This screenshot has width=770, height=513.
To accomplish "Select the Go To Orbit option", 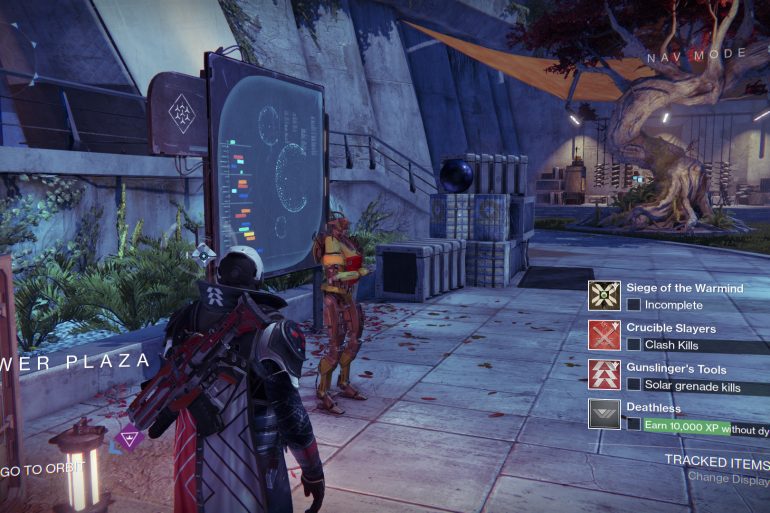I will [43, 468].
